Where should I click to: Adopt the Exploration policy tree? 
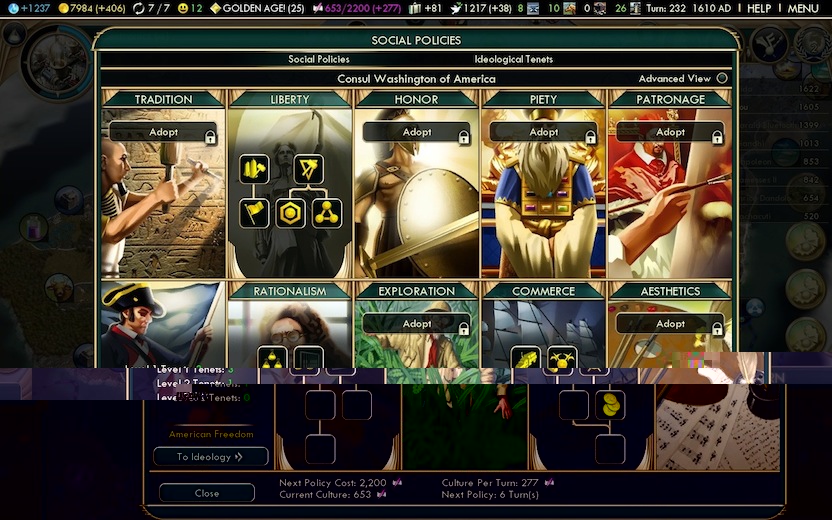point(417,324)
